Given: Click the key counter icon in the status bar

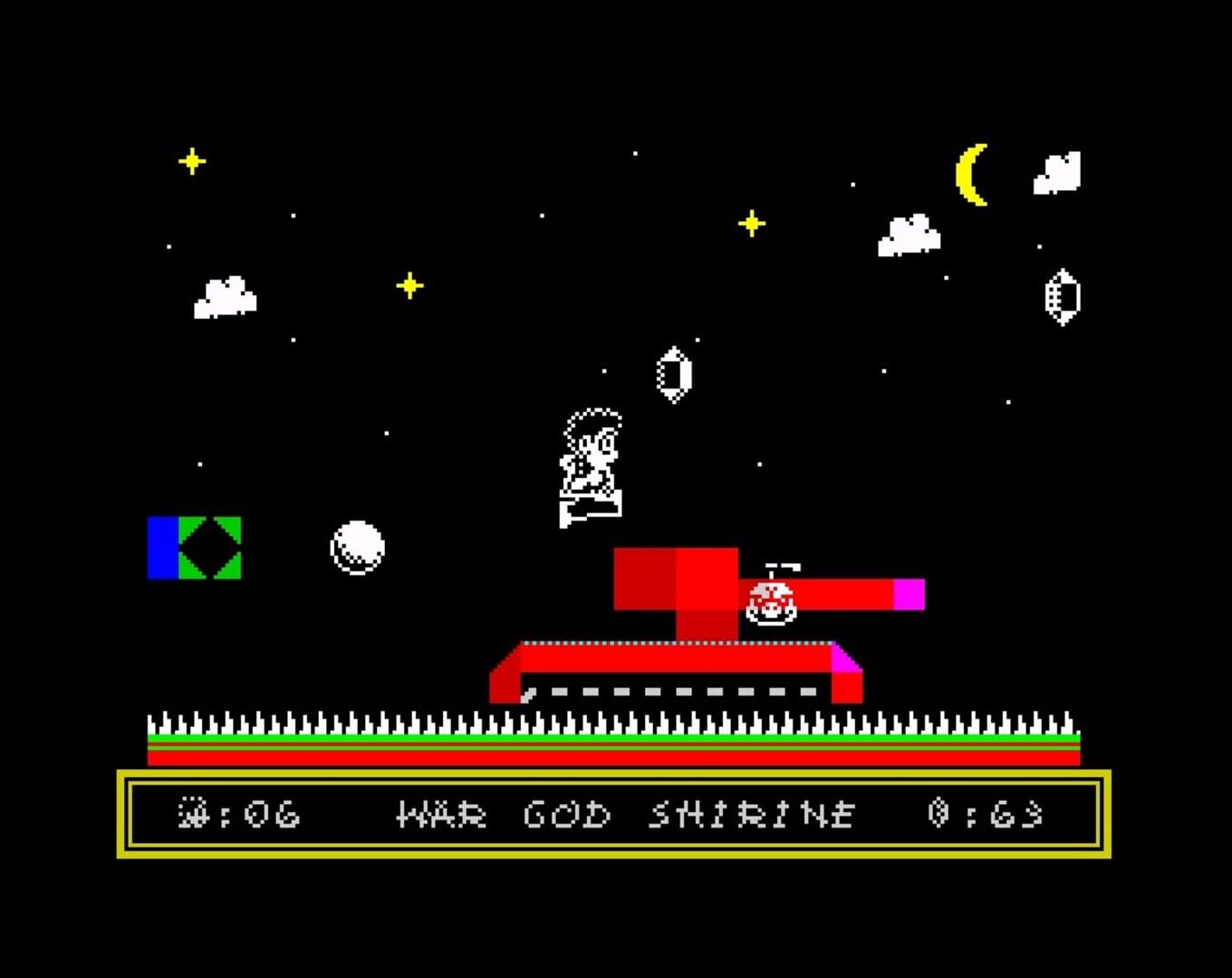Looking at the screenshot, I should pyautogui.click(x=193, y=814).
